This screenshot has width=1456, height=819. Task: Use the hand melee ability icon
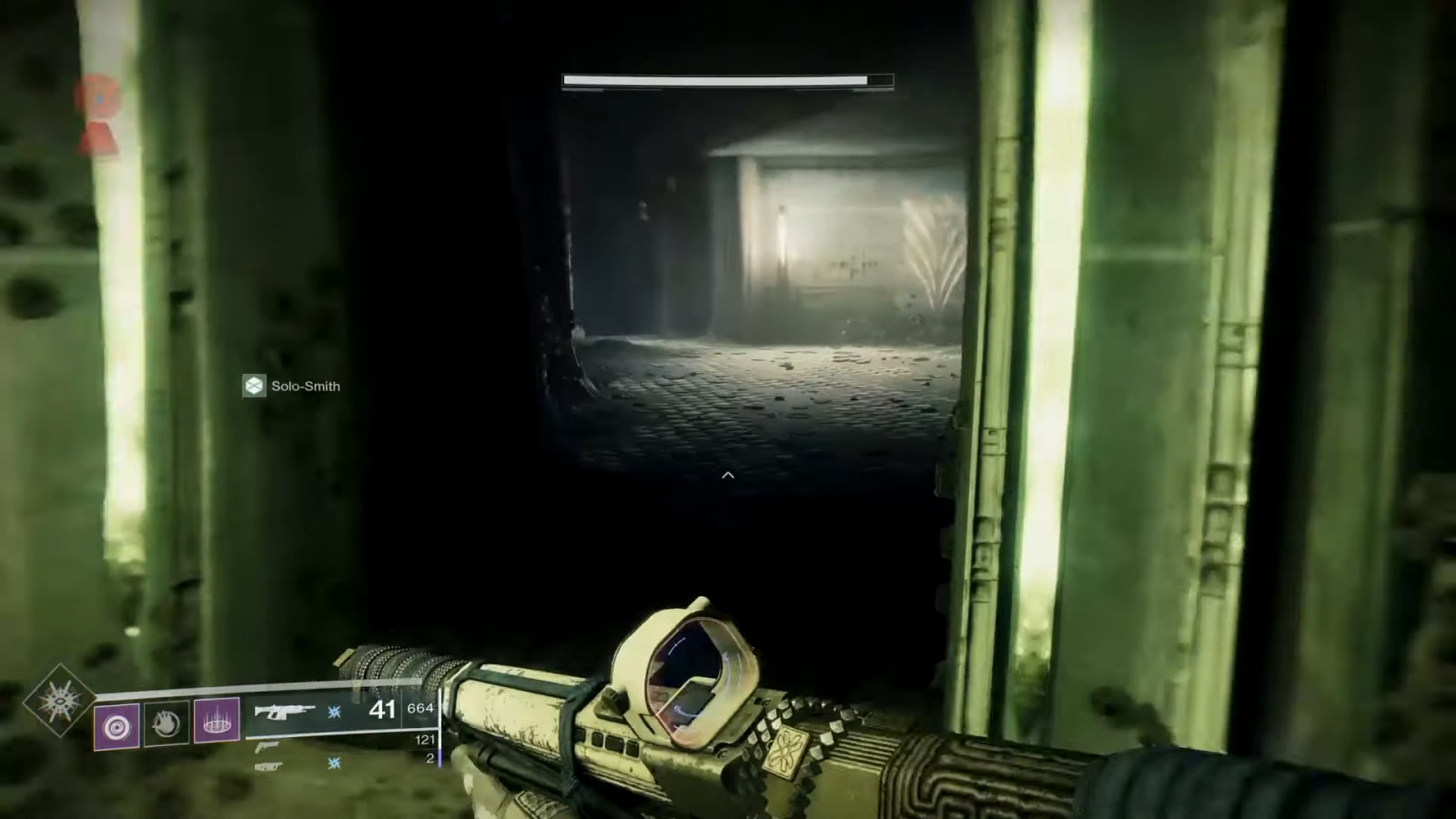167,724
